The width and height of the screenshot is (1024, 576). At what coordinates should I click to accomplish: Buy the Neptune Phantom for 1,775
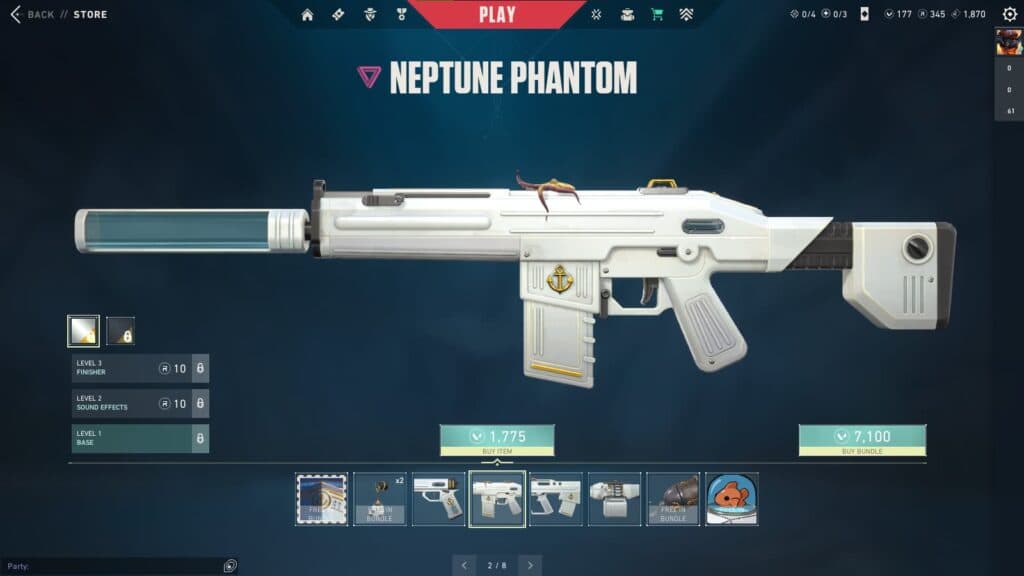[497, 440]
